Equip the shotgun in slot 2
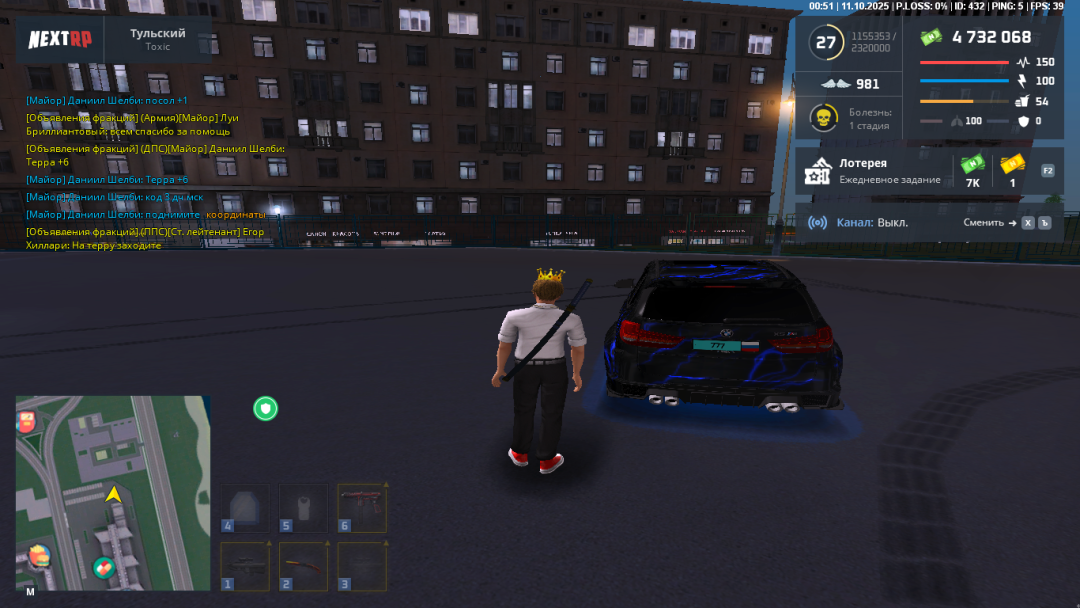1080x608 pixels. tap(303, 566)
